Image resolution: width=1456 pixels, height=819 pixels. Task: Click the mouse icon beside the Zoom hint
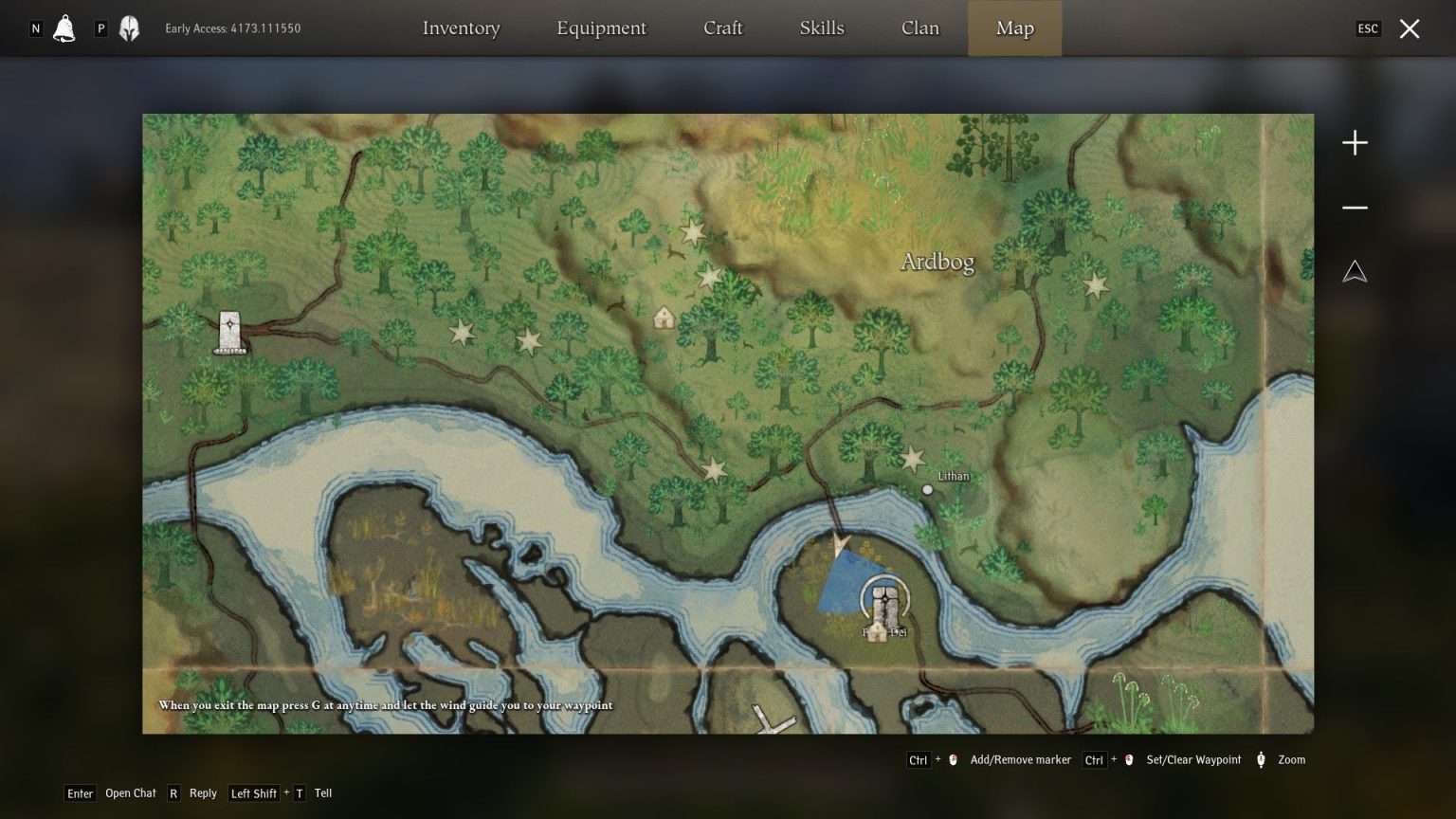coord(1260,759)
